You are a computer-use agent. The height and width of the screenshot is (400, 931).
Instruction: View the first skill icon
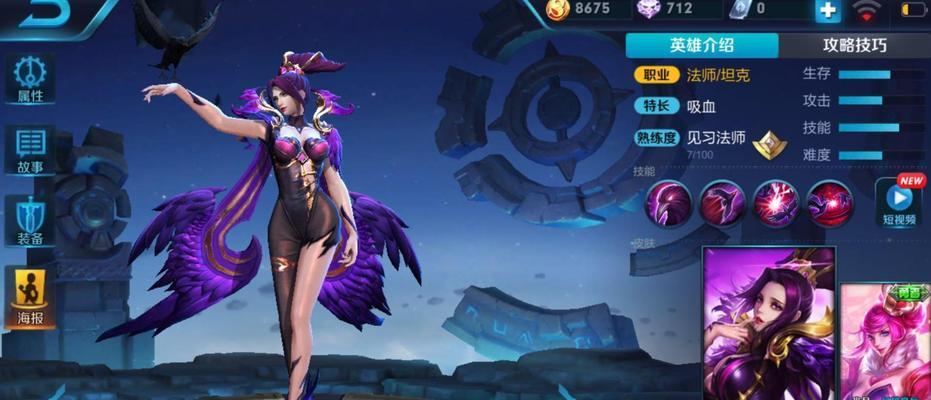[x=665, y=203]
